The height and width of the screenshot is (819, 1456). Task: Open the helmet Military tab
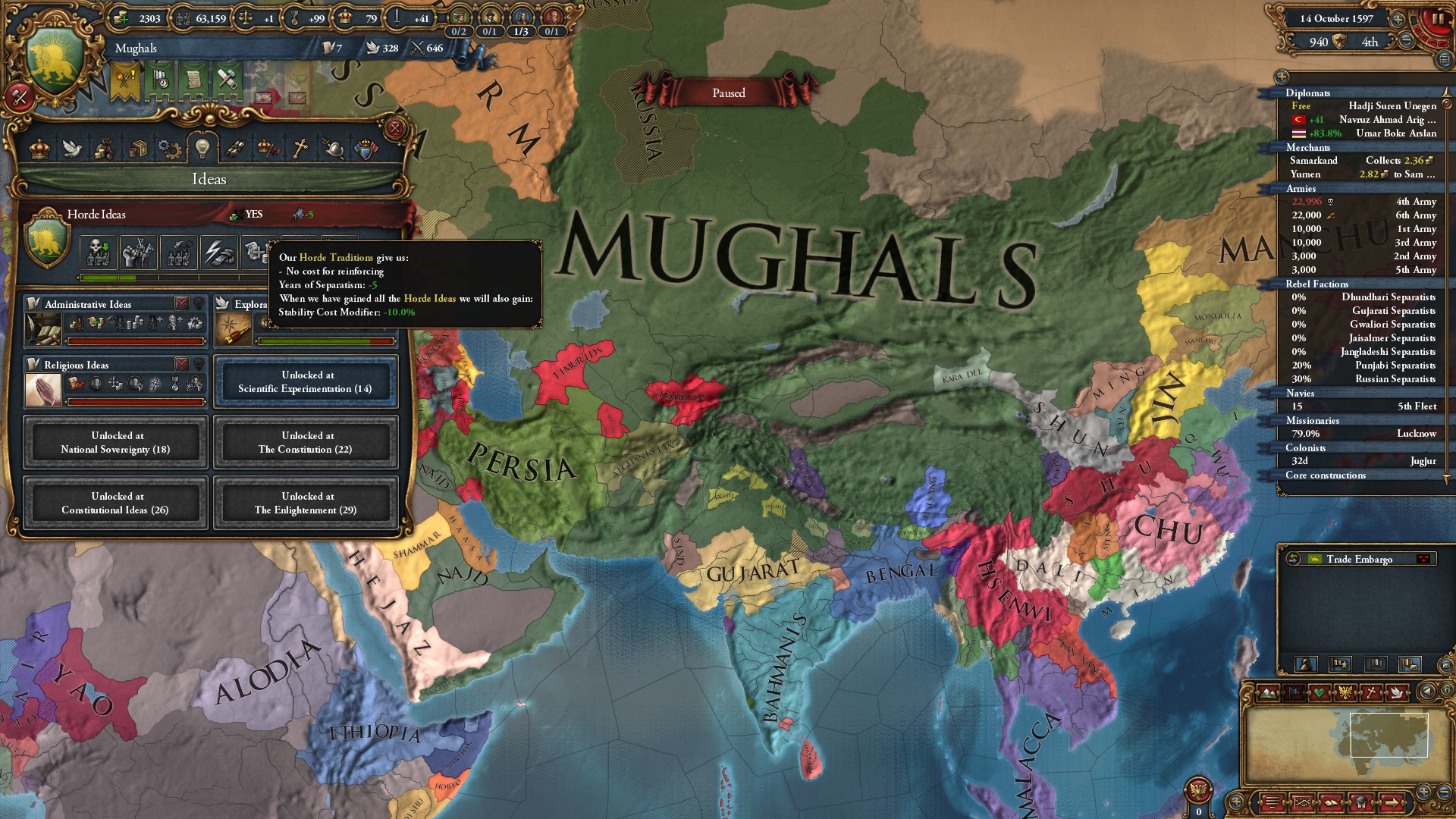click(x=333, y=149)
